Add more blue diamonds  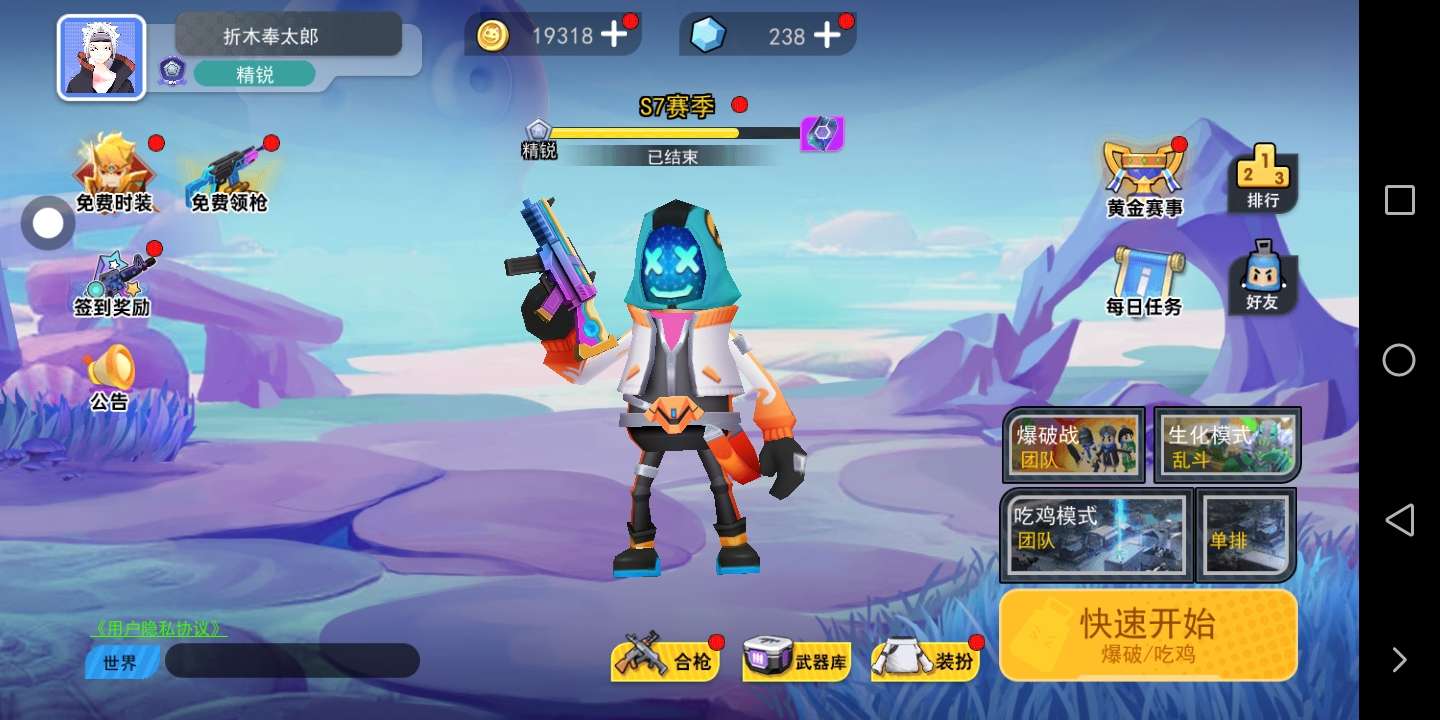(x=827, y=36)
